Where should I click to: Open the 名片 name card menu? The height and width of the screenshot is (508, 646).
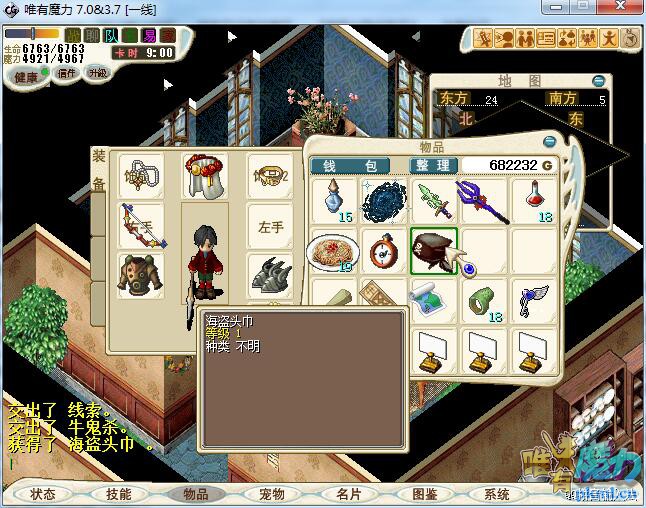click(x=348, y=494)
